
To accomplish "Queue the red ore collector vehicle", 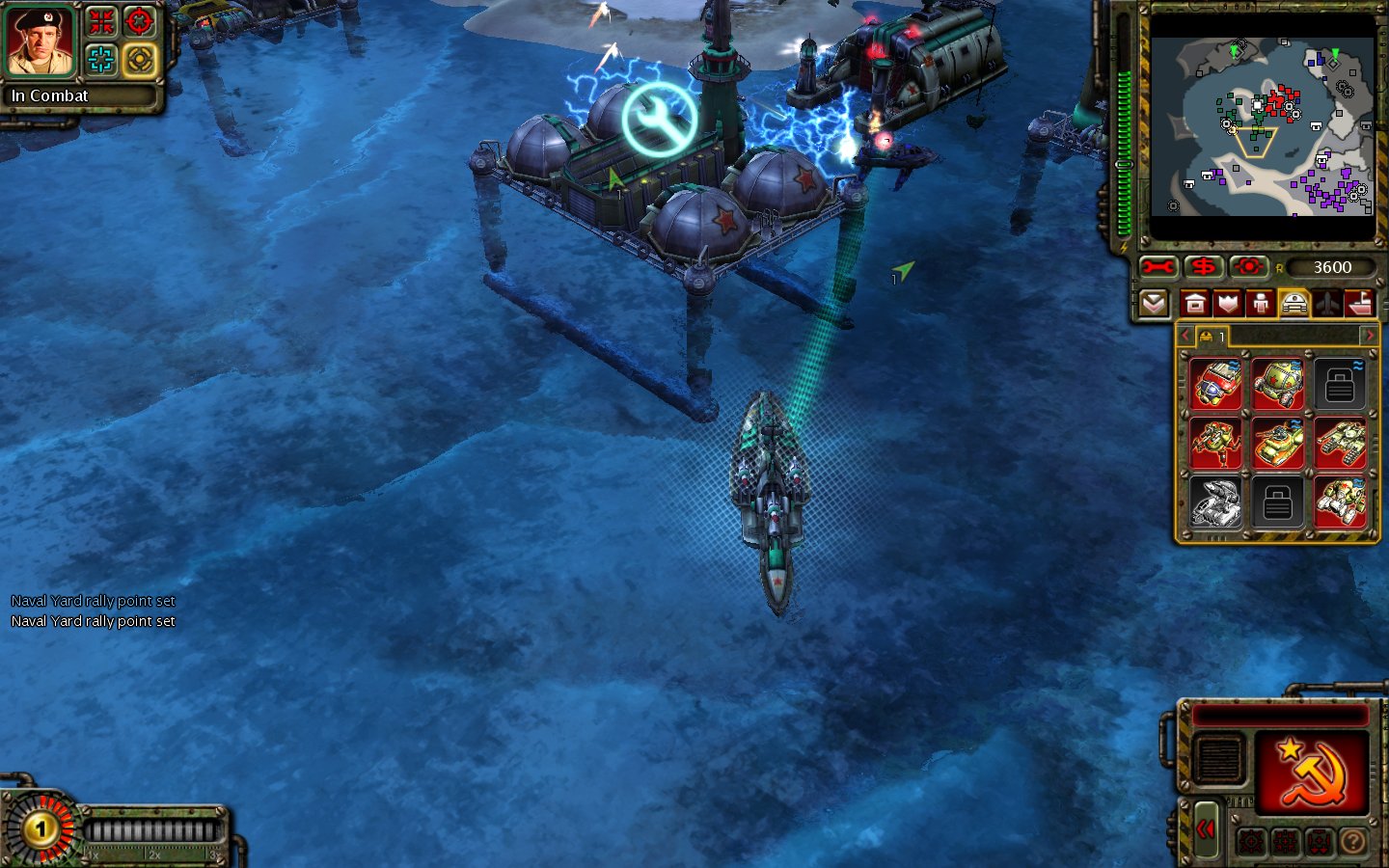I will point(1215,383).
